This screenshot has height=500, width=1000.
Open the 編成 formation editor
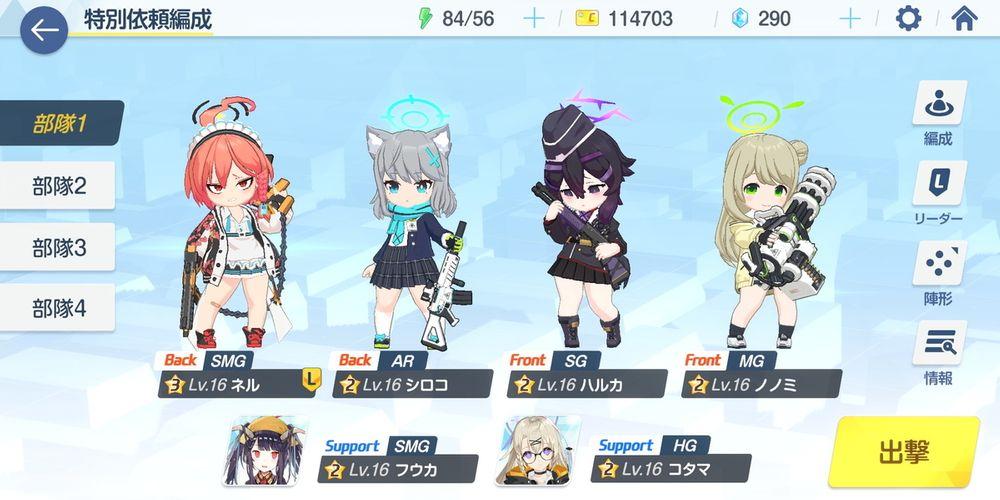pyautogui.click(x=938, y=116)
